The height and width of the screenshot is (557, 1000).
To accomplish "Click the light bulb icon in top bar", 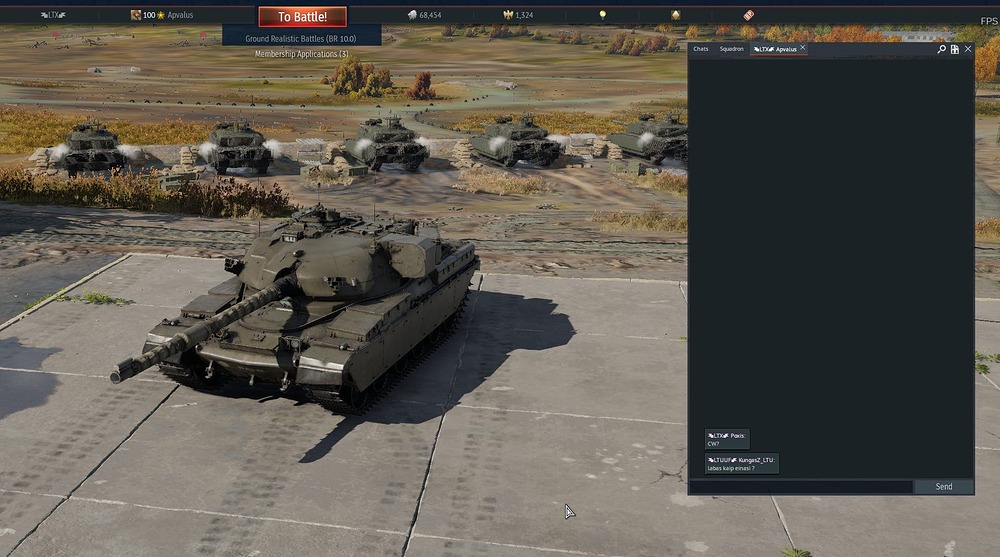I will (x=602, y=15).
